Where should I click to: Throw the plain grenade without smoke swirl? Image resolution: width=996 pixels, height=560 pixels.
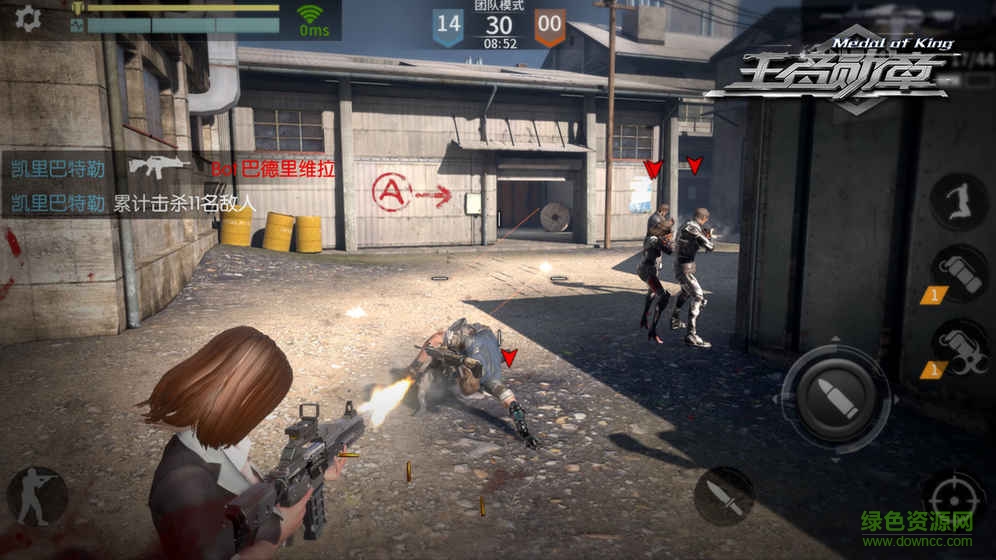(959, 272)
